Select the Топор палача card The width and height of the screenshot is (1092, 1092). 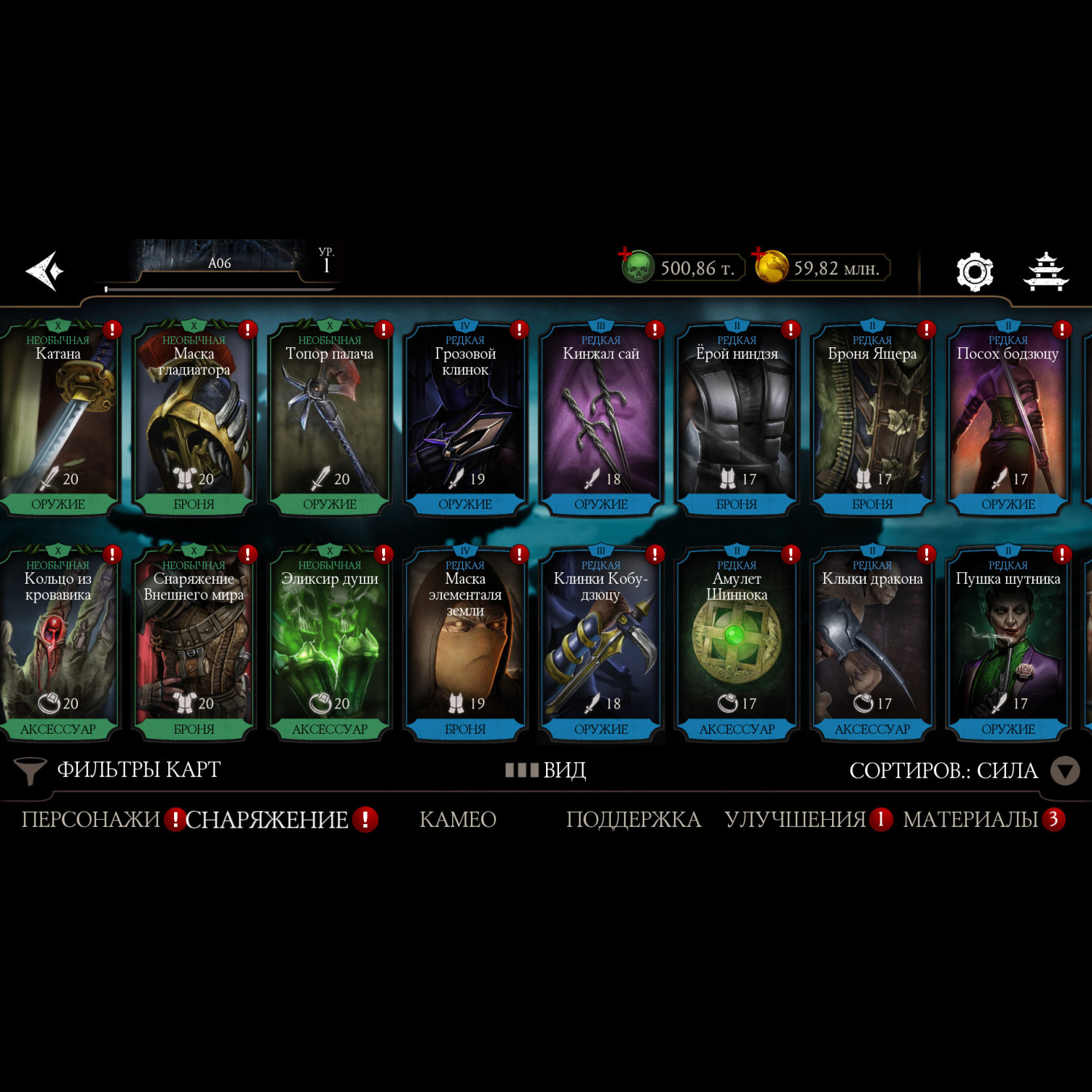[x=330, y=419]
